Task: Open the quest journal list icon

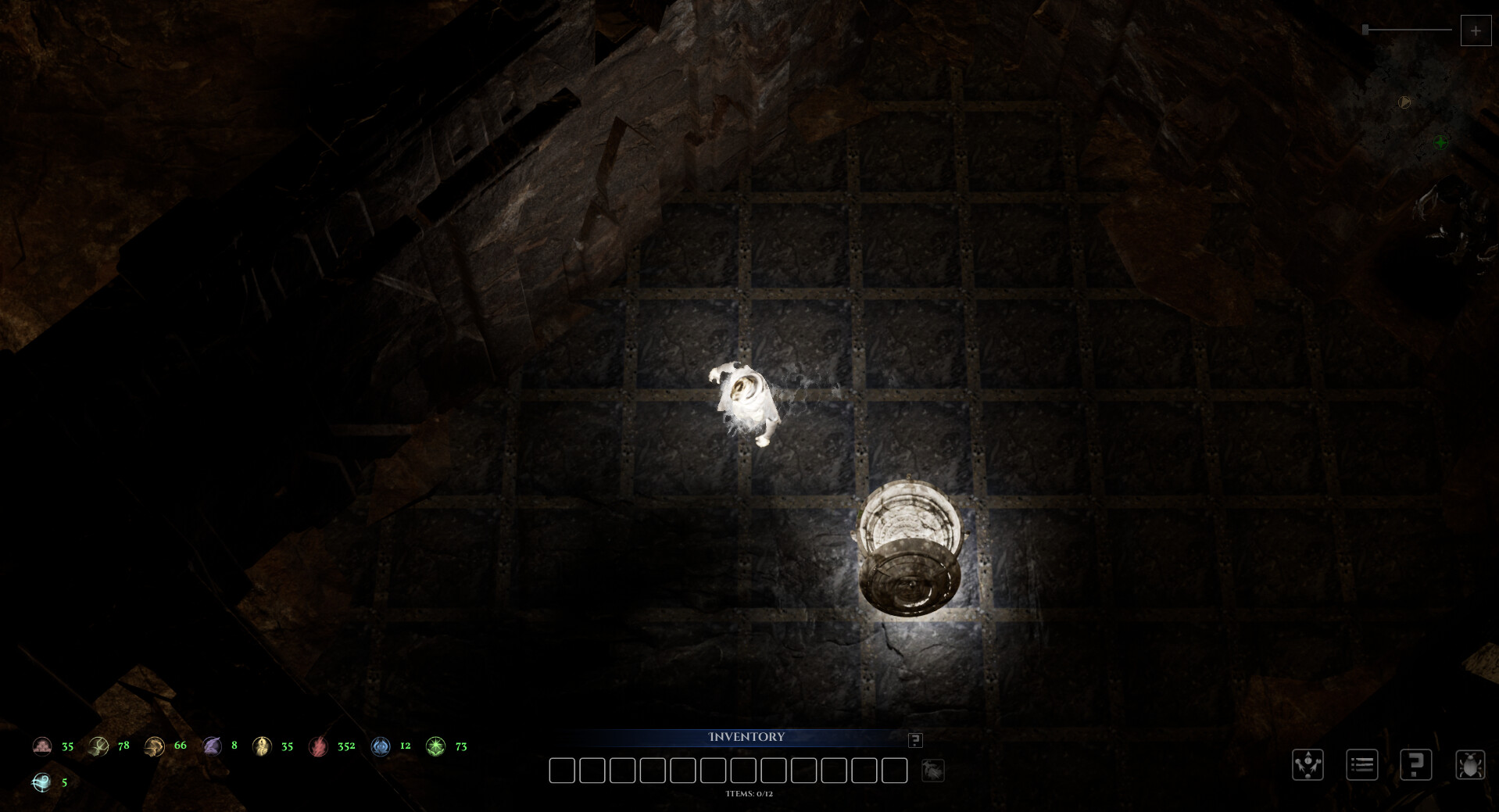Action: 1361,765
